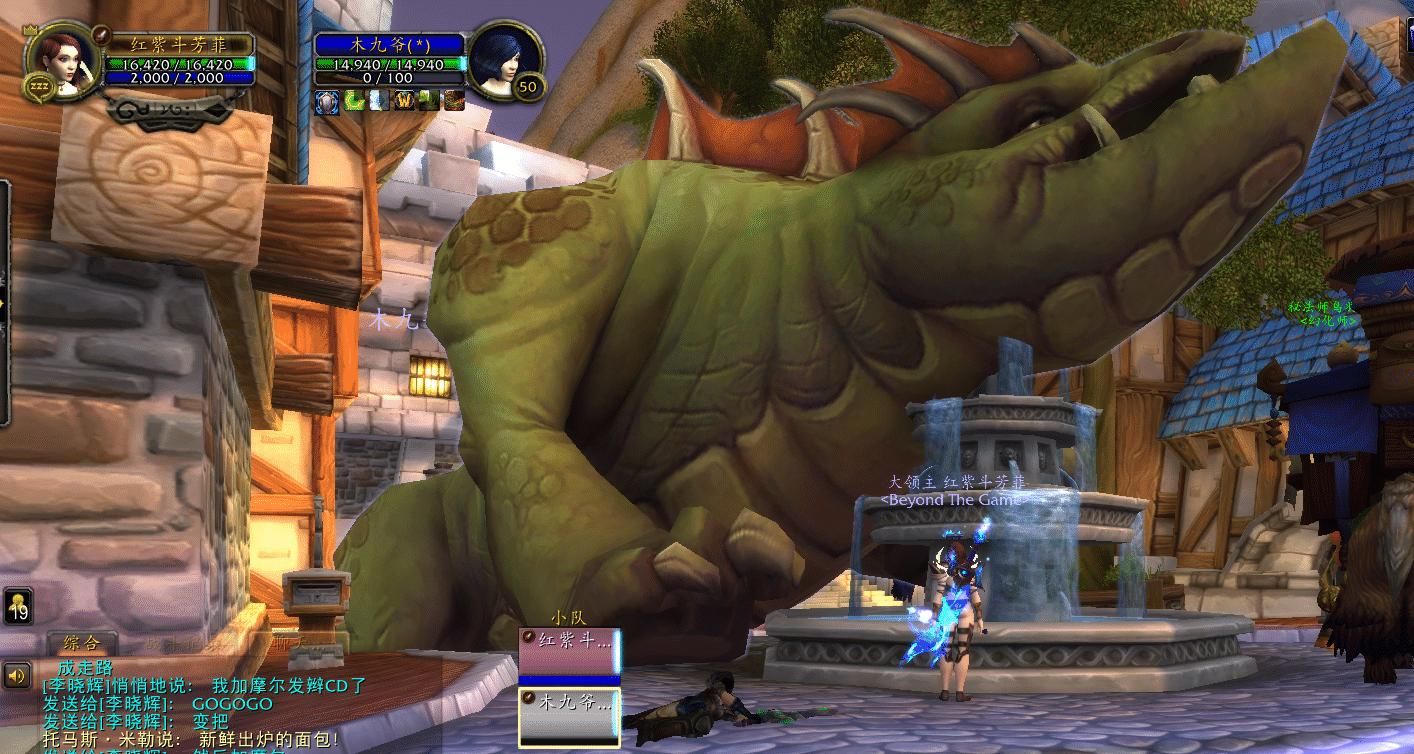This screenshot has height=754, width=1414.
Task: Toggle the chat voice speaker button
Action: 17,676
